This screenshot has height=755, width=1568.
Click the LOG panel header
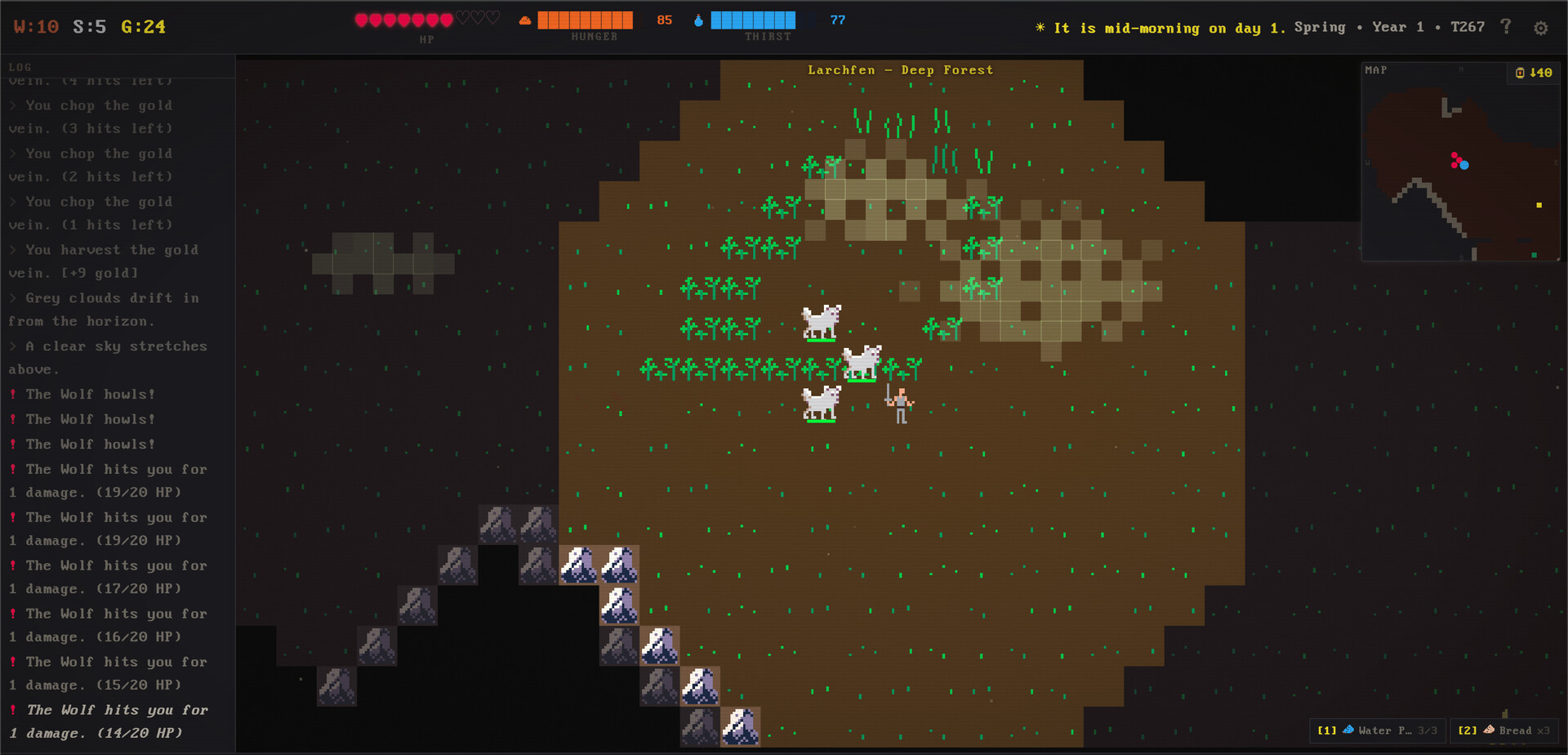(x=20, y=67)
